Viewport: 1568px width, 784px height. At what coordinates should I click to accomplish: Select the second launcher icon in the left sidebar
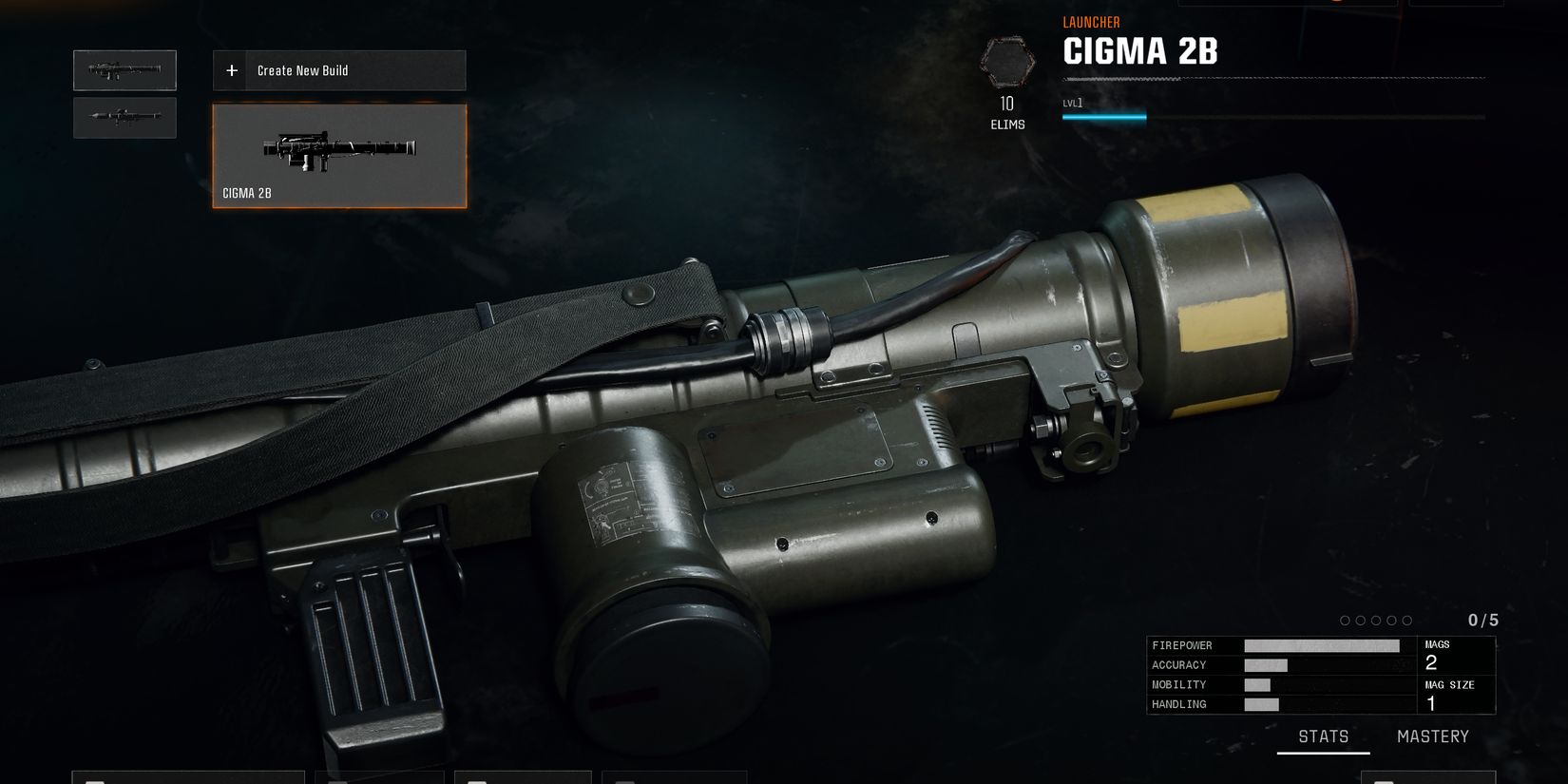click(124, 117)
